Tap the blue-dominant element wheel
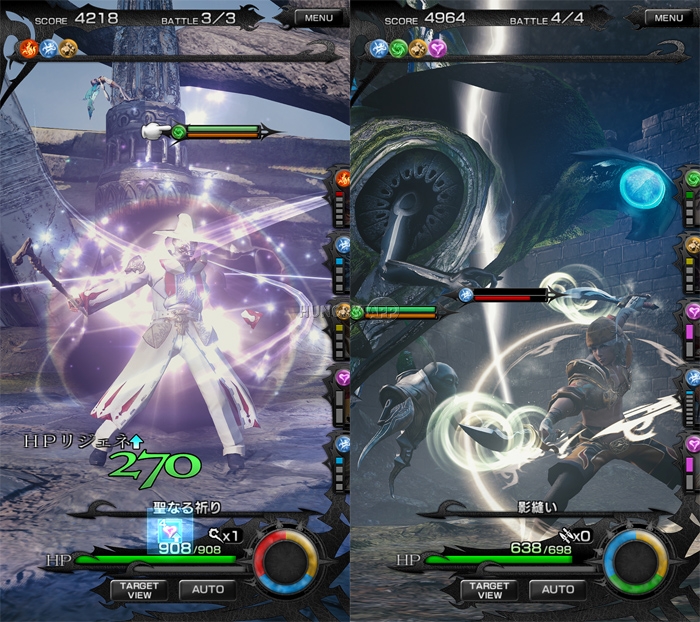700x622 pixels. 639,561
